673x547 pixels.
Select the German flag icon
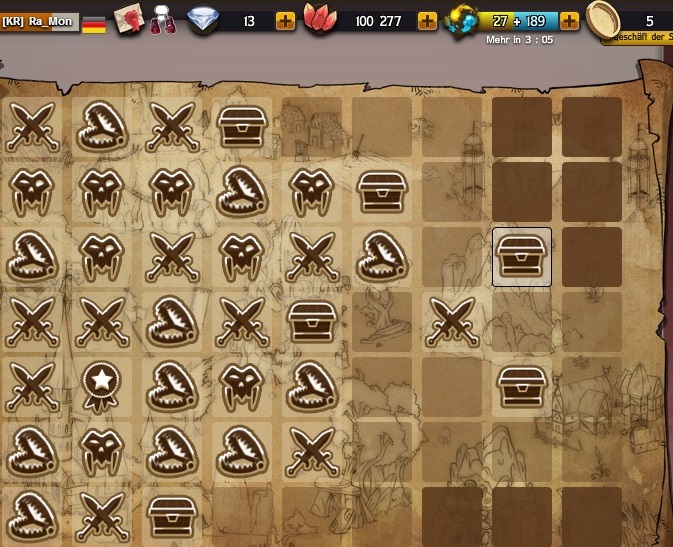[94, 23]
